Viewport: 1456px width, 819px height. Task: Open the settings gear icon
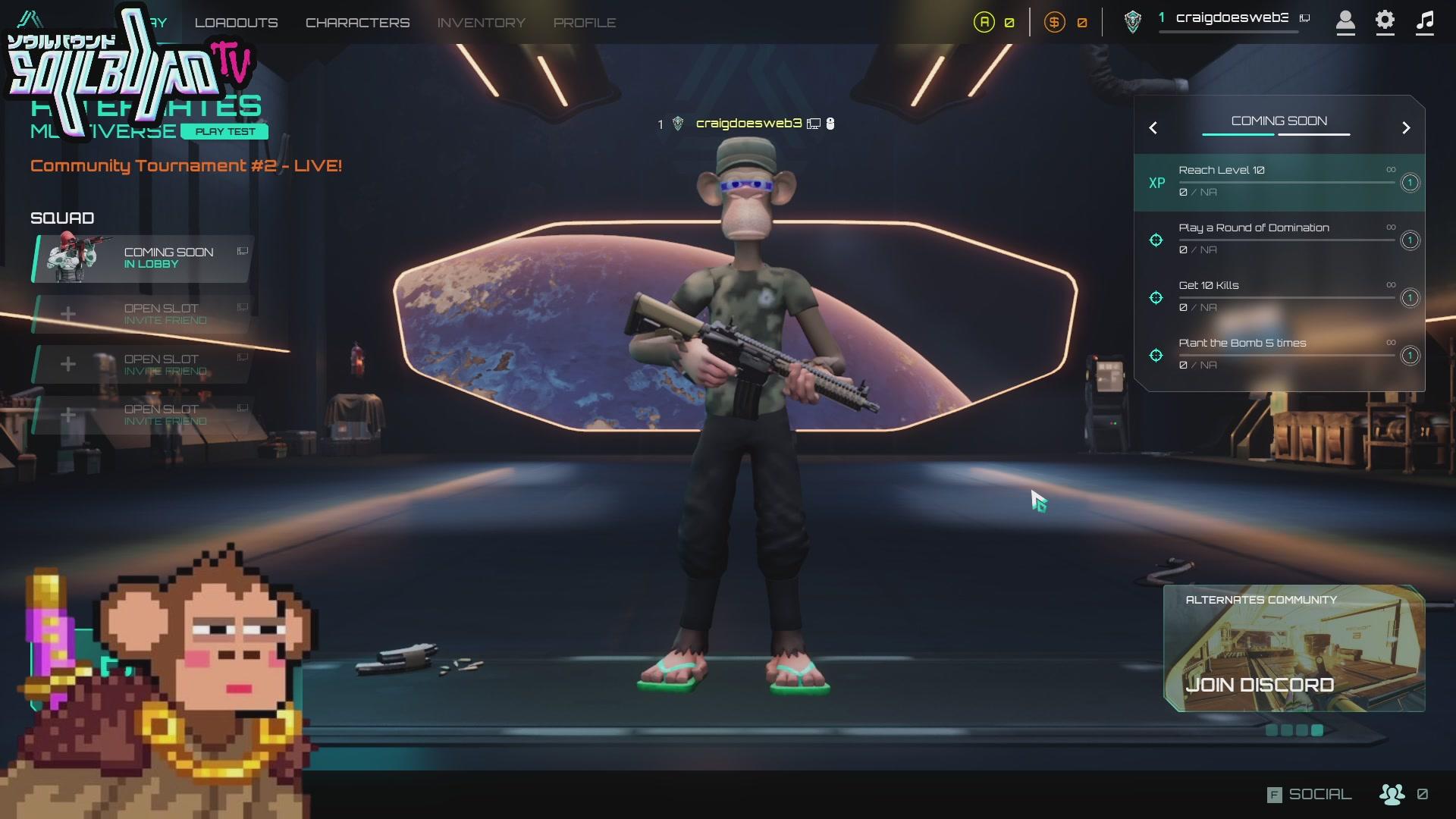pyautogui.click(x=1385, y=23)
